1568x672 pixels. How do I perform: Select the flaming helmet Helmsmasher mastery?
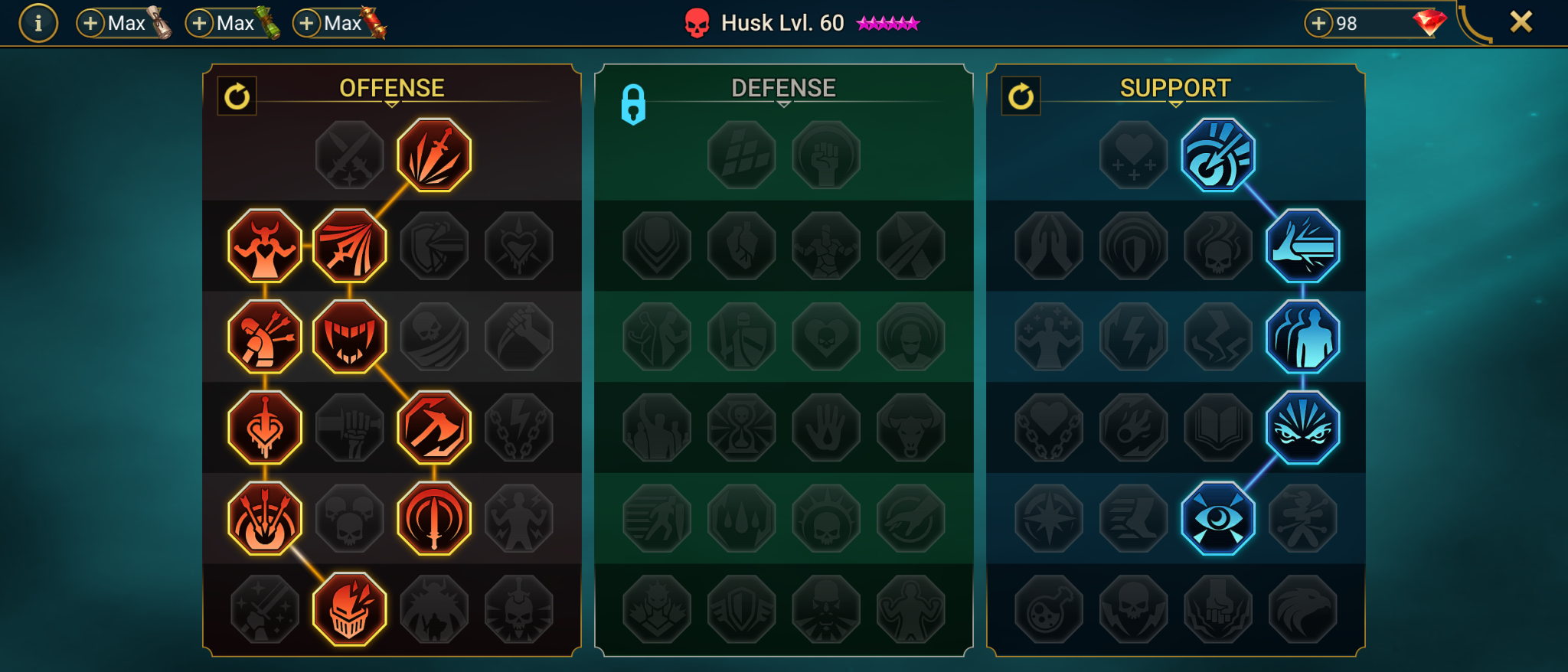point(349,611)
